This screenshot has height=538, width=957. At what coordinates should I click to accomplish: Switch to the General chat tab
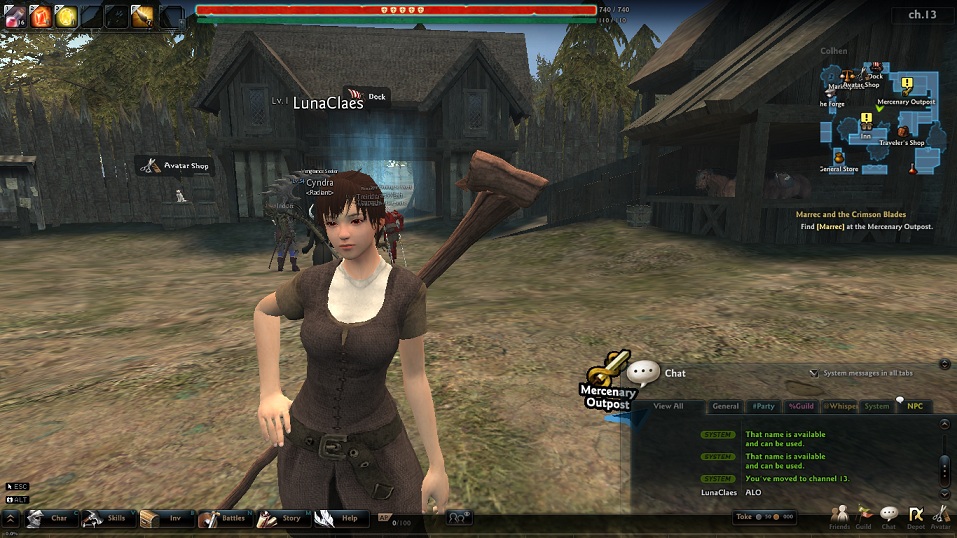click(725, 406)
